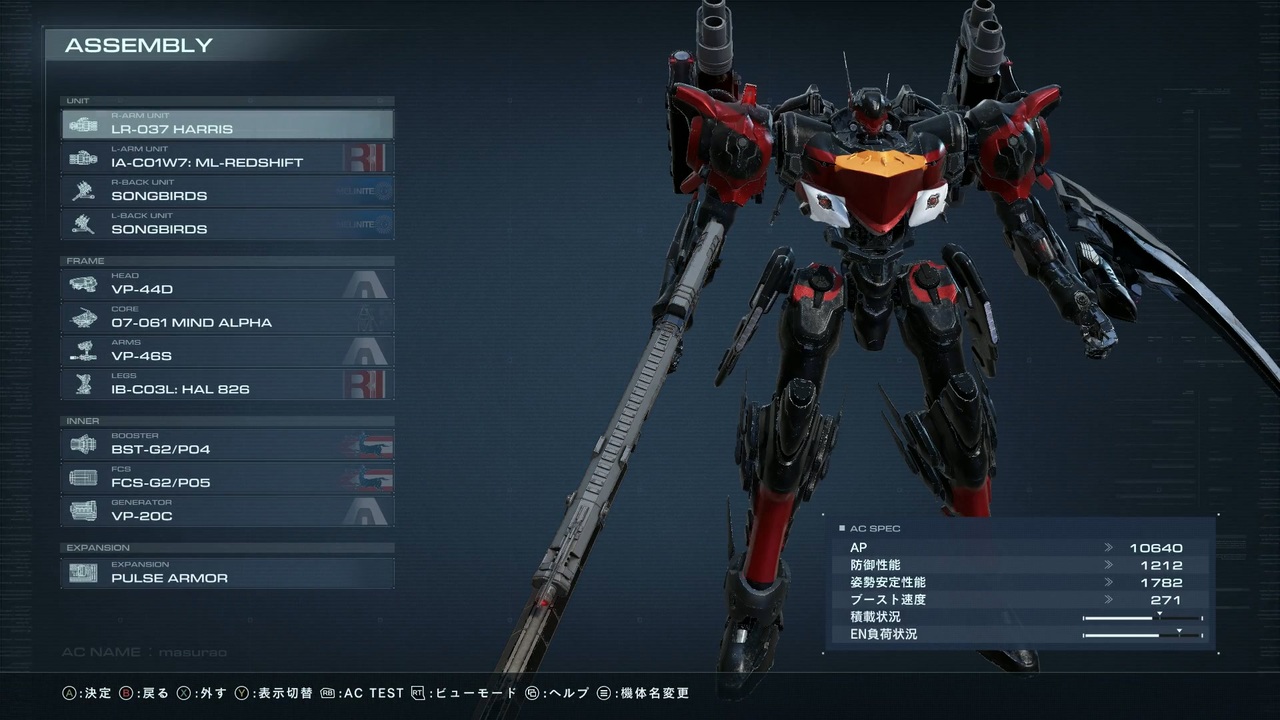Click the PULSE ARMOR expansion icon

pos(85,572)
